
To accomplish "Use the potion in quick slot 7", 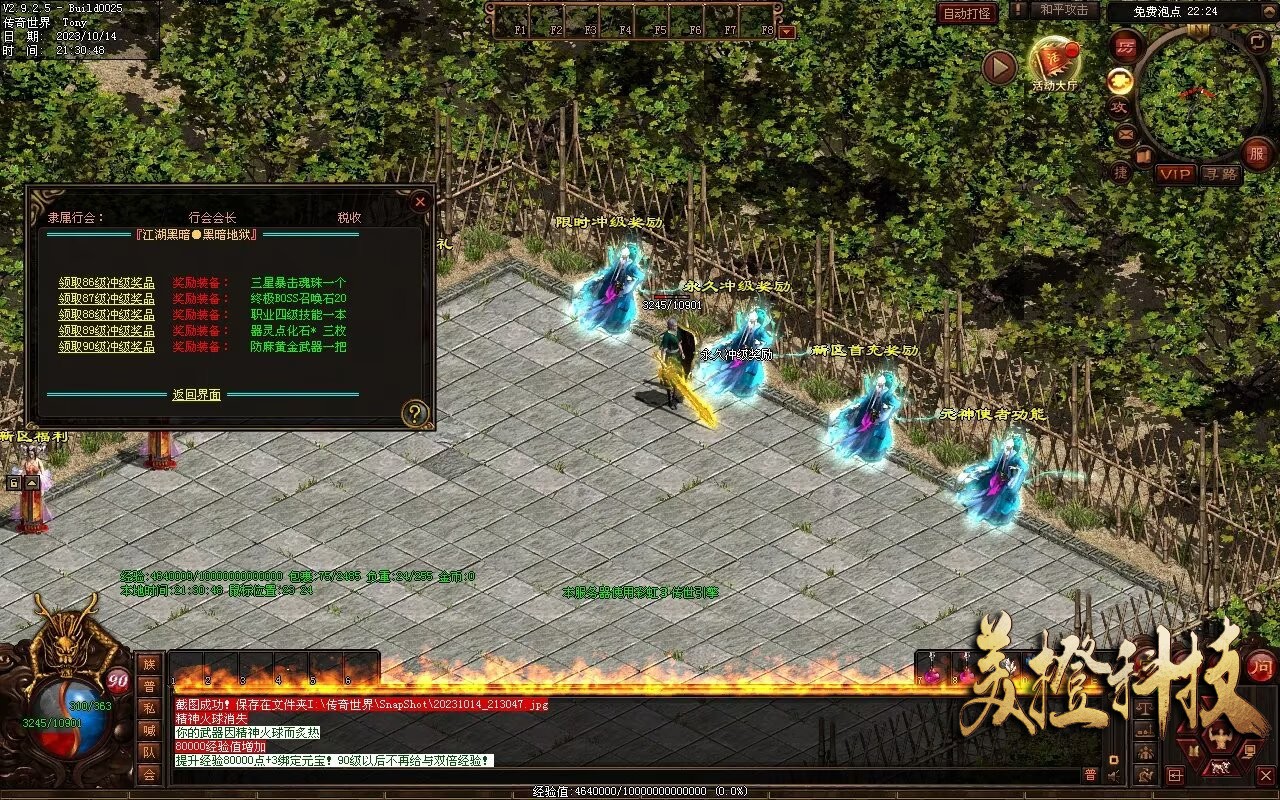I will [x=932, y=673].
